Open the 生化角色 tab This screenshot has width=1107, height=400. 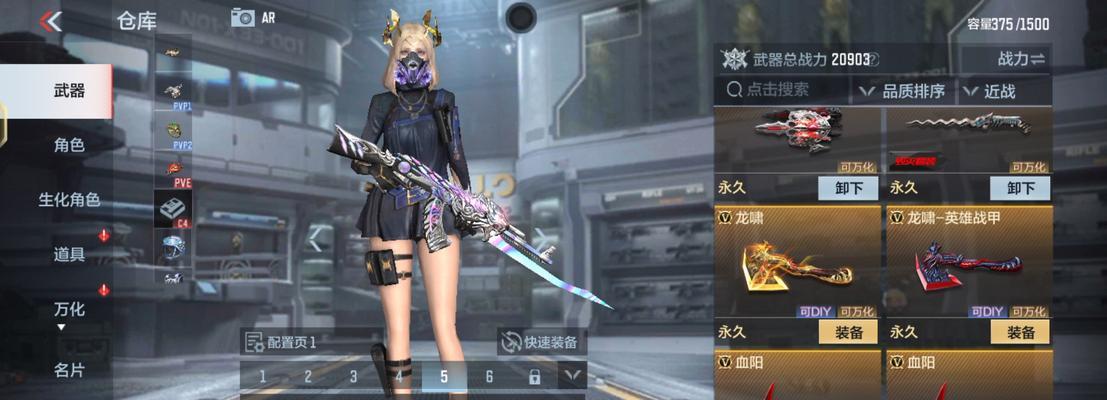68,200
